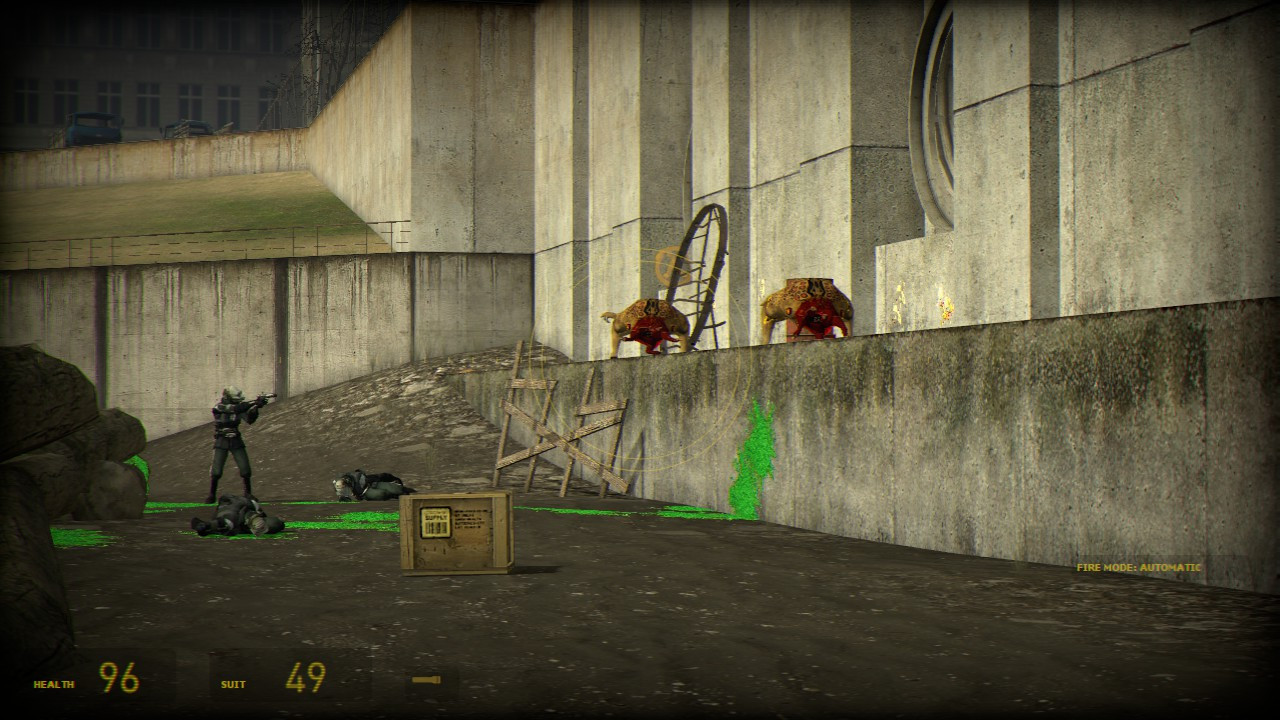The width and height of the screenshot is (1280, 720).
Task: Click the fallen soldier body near the rocks
Action: [x=235, y=520]
